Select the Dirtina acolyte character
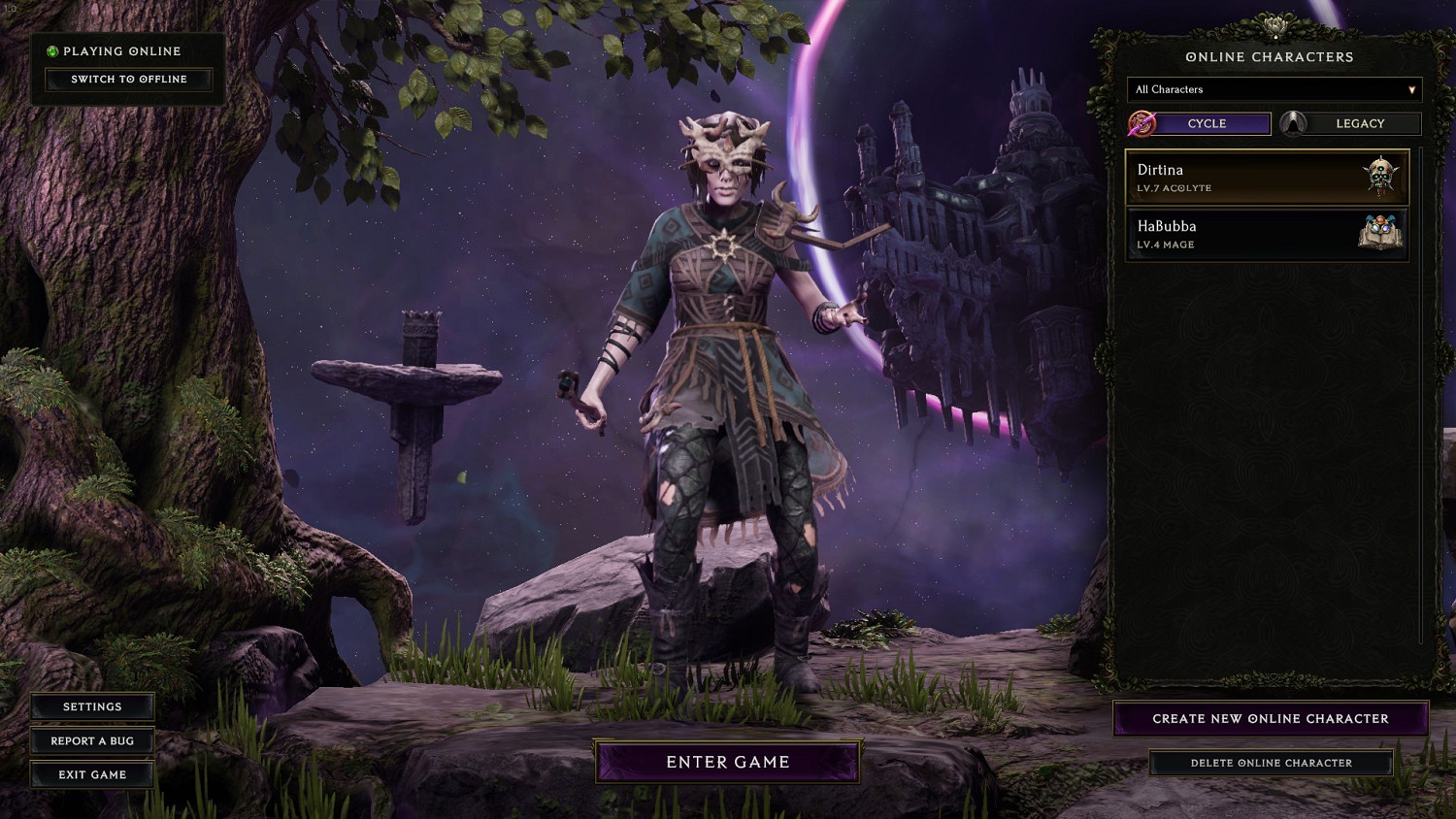This screenshot has height=819, width=1456. click(1267, 178)
